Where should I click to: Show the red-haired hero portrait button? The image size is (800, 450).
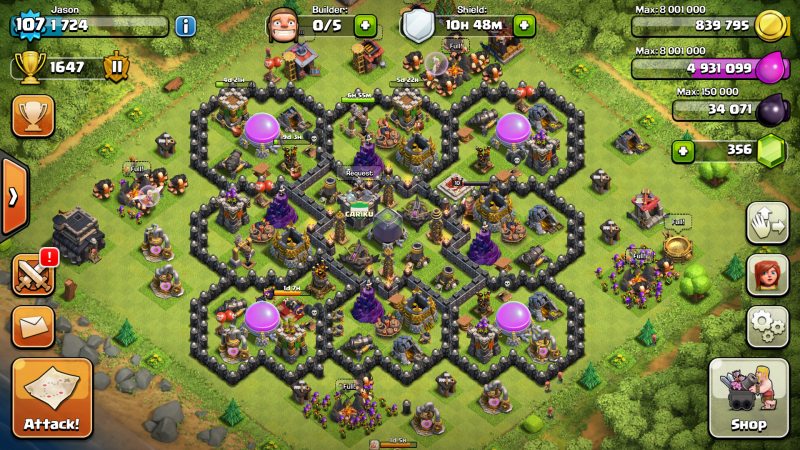point(767,274)
